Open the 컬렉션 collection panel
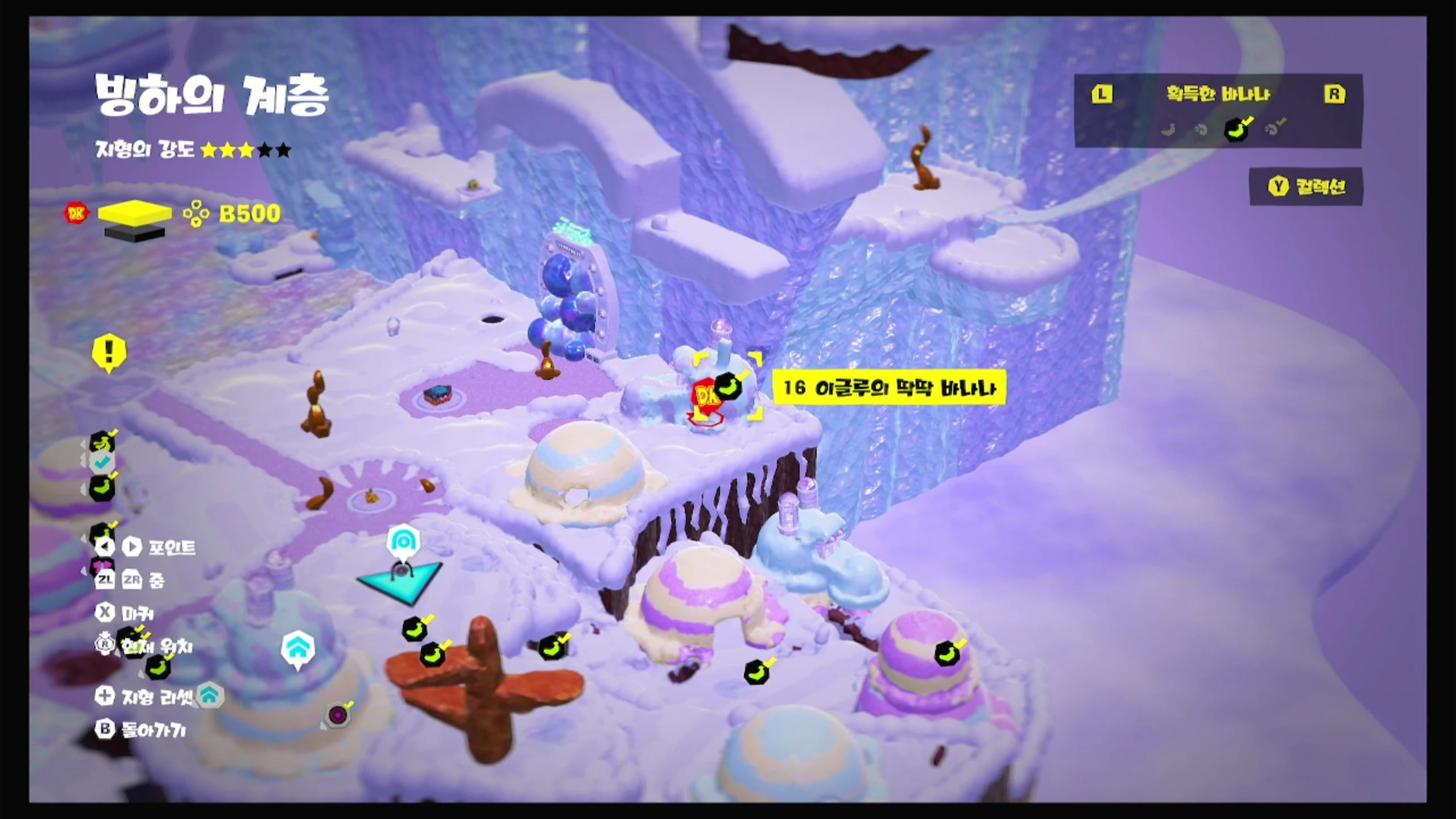Screen dimensions: 1456x819 [x=1306, y=187]
